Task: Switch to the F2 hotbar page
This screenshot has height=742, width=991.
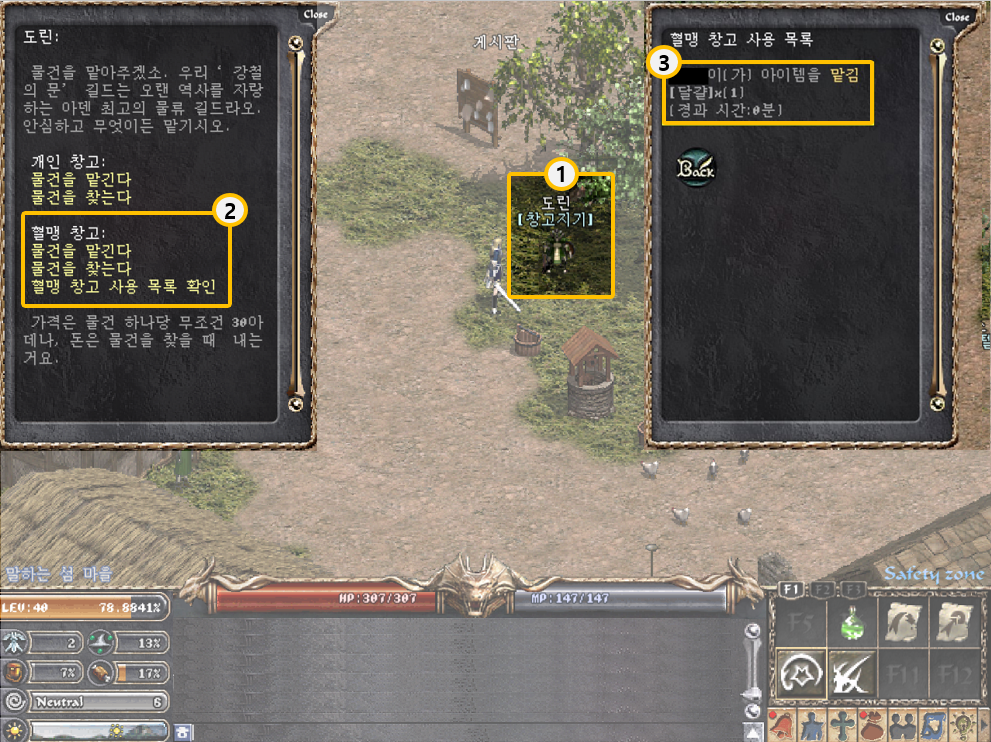Action: [822, 590]
